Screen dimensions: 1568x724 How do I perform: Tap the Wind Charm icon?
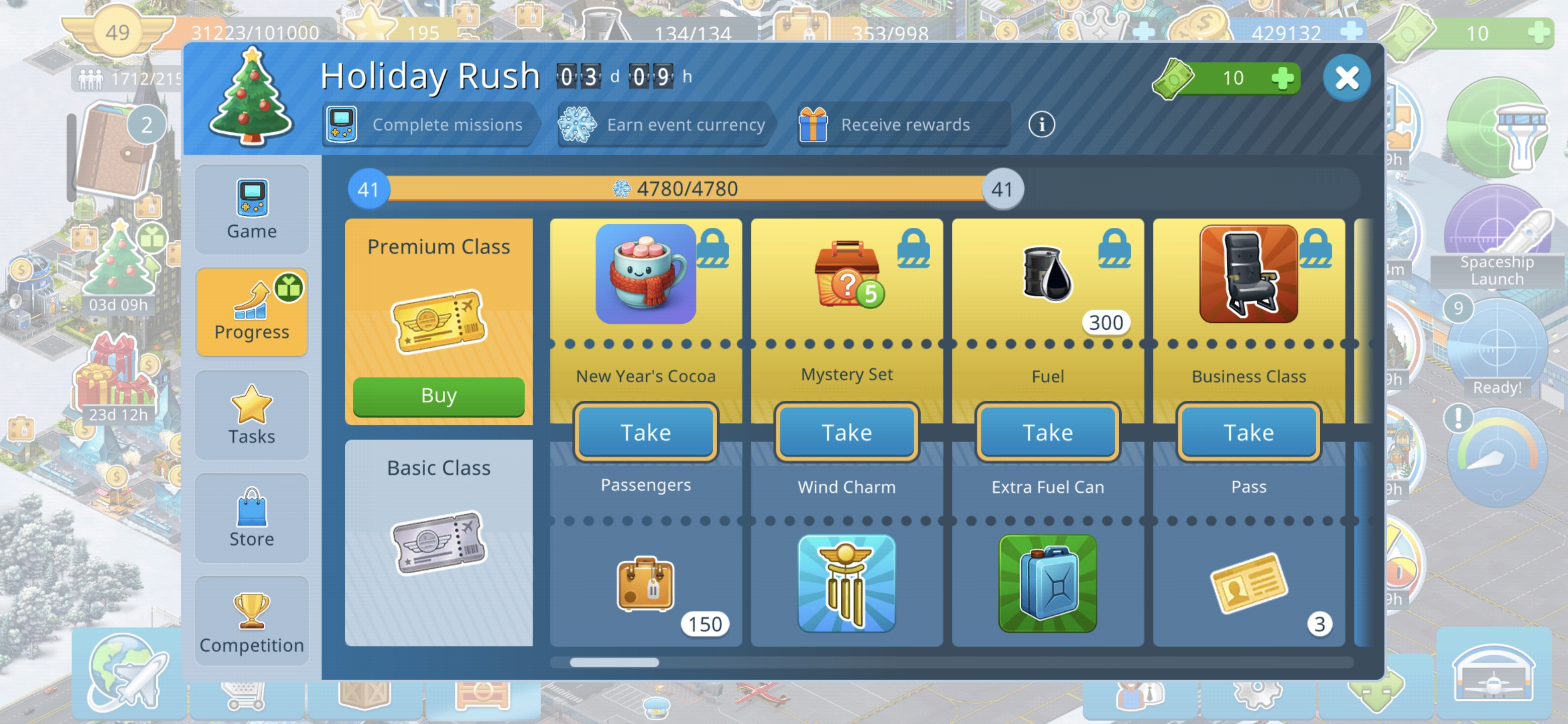846,583
